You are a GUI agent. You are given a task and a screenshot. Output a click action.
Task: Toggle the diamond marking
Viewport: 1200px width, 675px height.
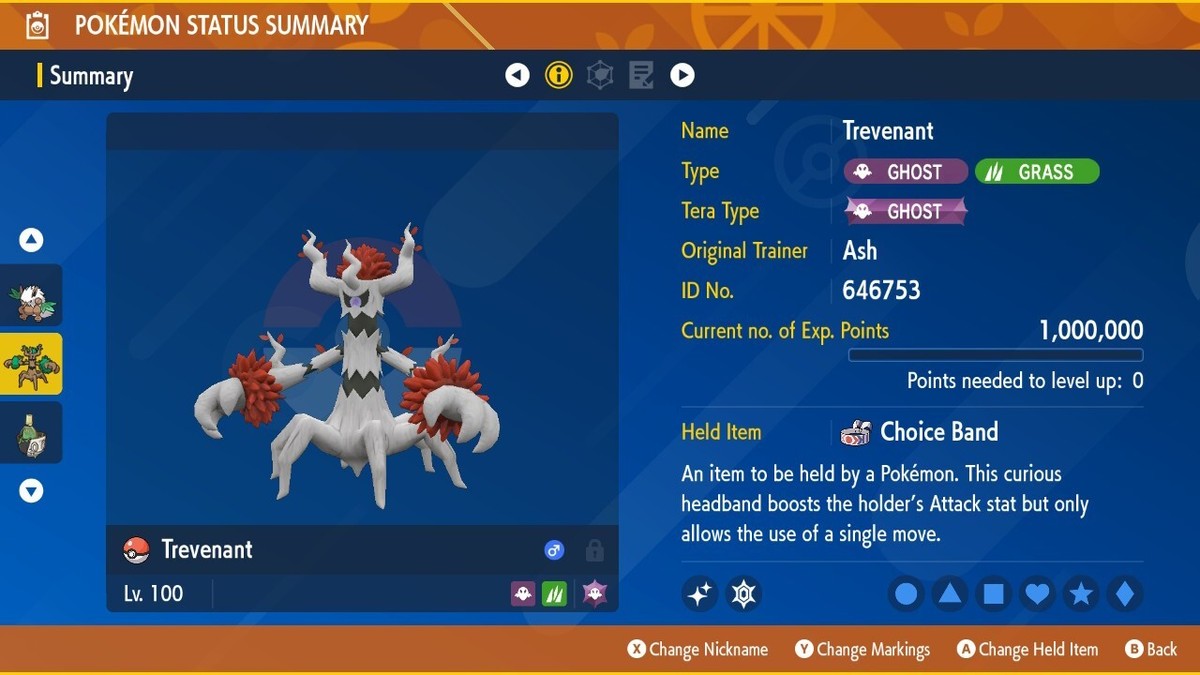coord(1124,595)
